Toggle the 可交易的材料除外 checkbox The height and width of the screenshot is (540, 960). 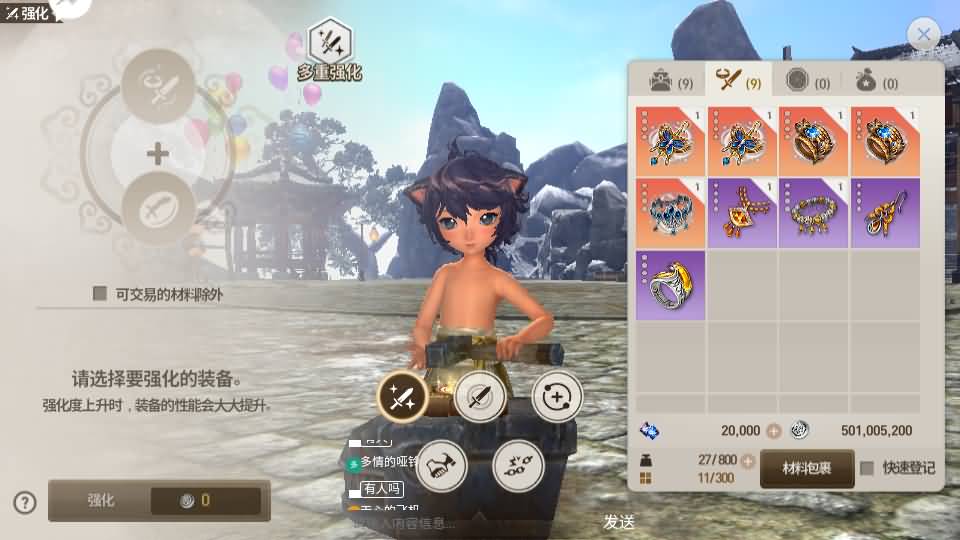tap(100, 293)
